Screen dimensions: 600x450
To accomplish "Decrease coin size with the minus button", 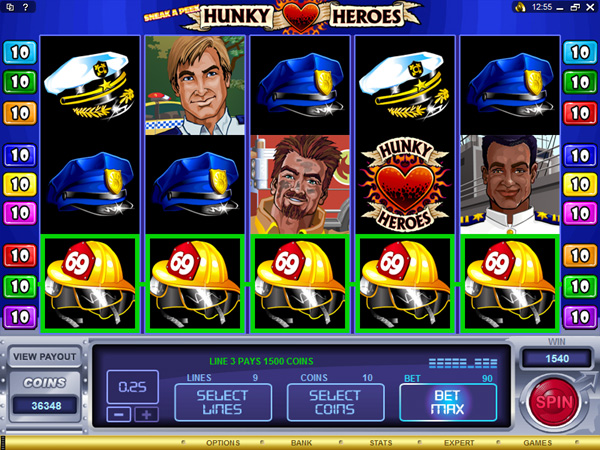I will pos(120,414).
